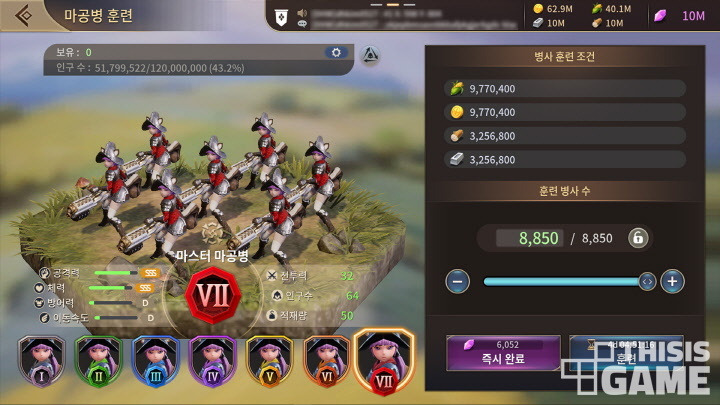Viewport: 720px width, 405px height.
Task: Select tier I musketeer portrait
Action: click(x=41, y=362)
